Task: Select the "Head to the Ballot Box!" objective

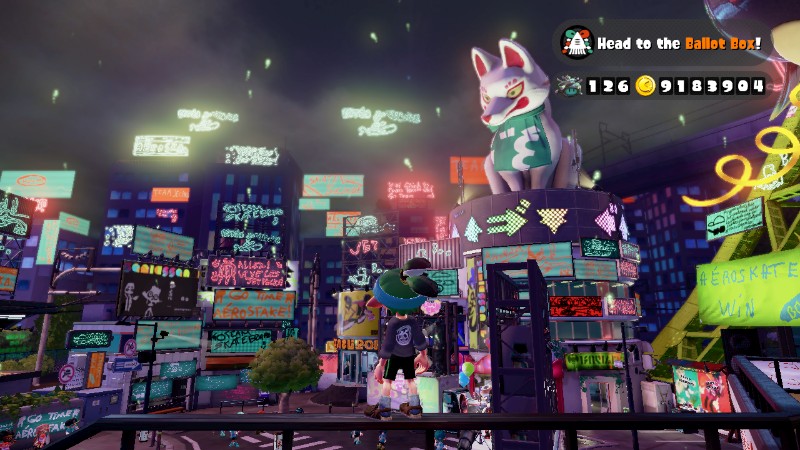Action: (x=679, y=44)
